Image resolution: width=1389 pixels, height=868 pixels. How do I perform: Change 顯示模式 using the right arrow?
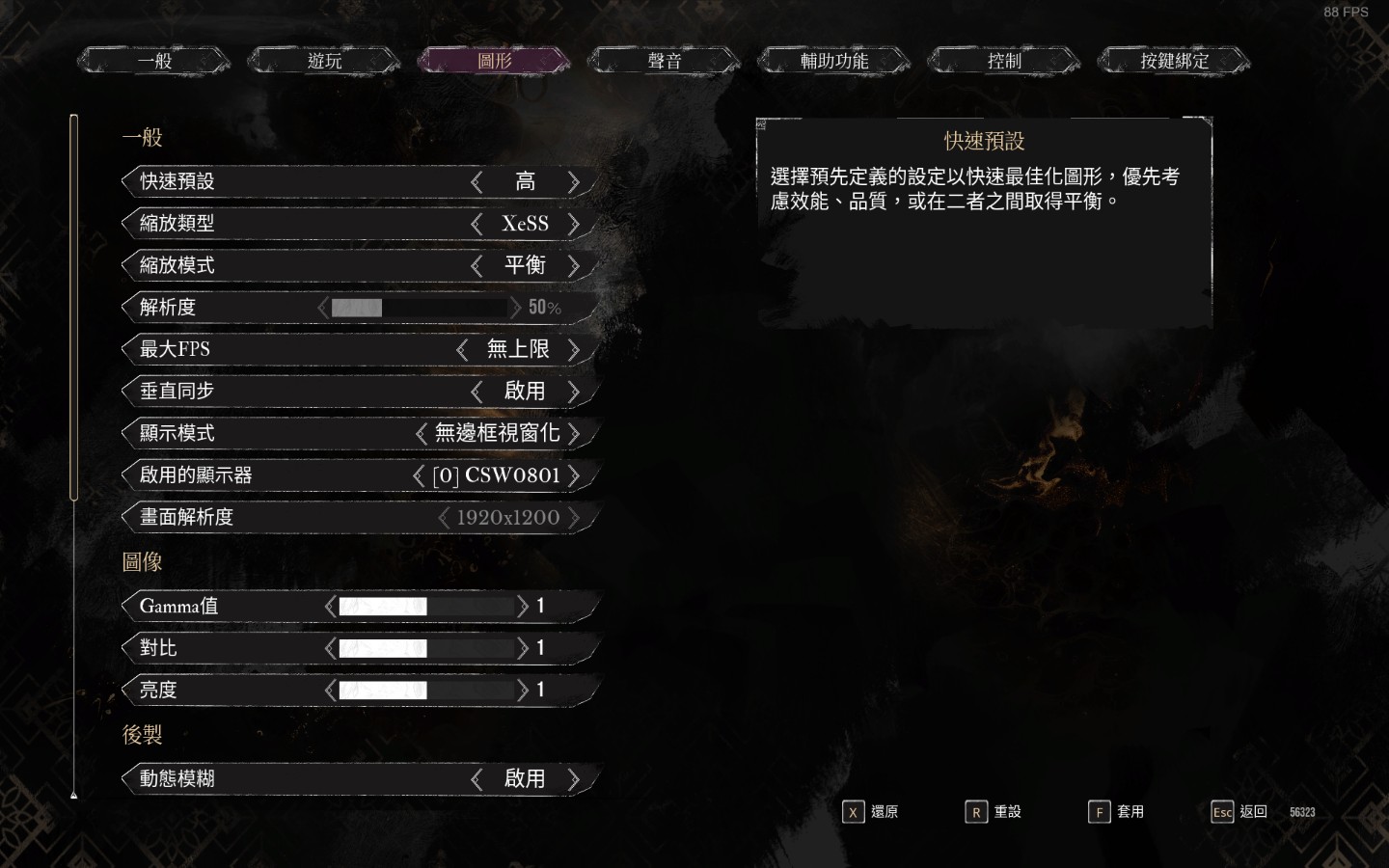click(574, 433)
